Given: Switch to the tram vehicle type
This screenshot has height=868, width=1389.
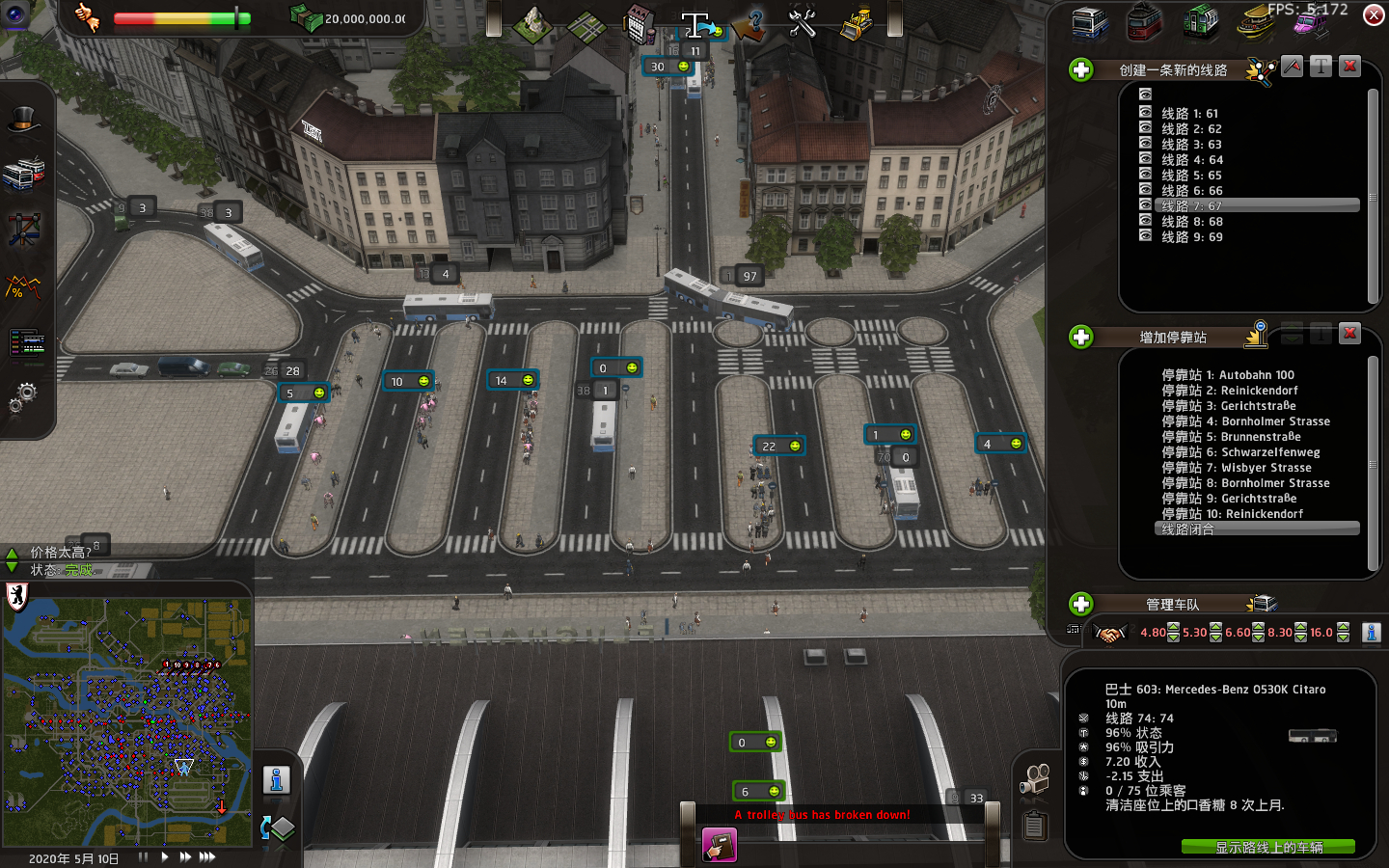Looking at the screenshot, I should click(x=1145, y=22).
